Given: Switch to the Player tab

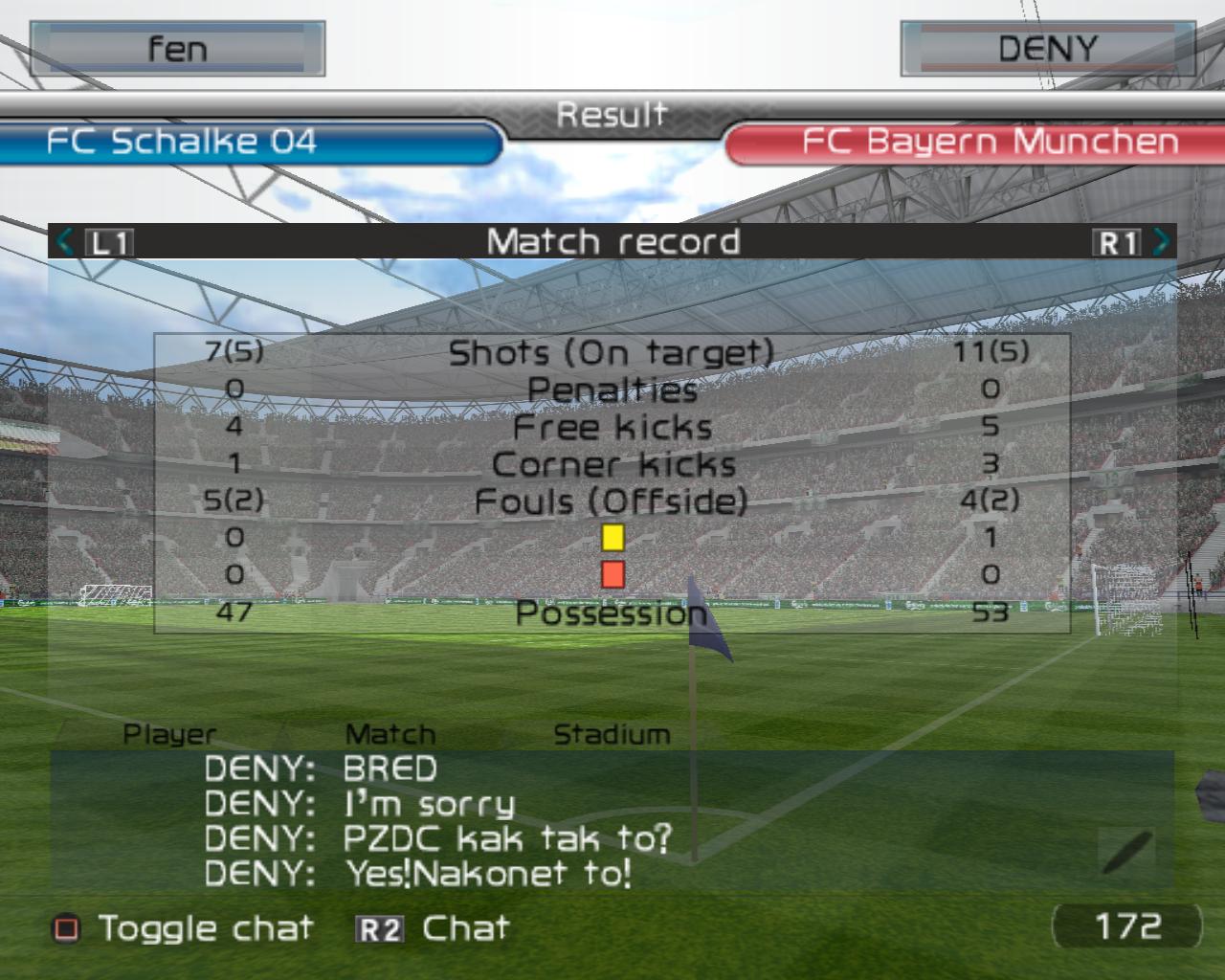Looking at the screenshot, I should pos(169,734).
